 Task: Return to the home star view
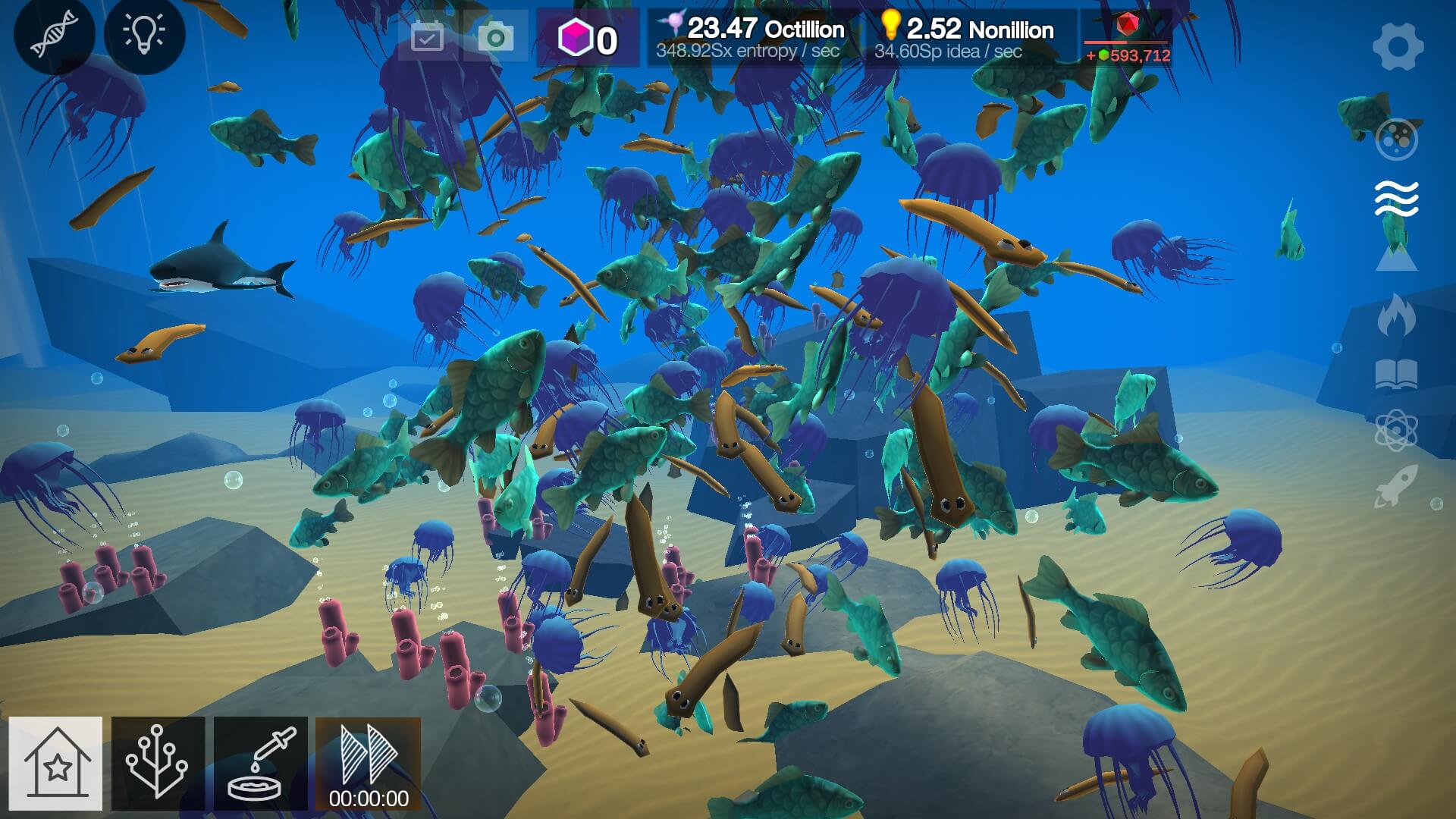click(56, 764)
